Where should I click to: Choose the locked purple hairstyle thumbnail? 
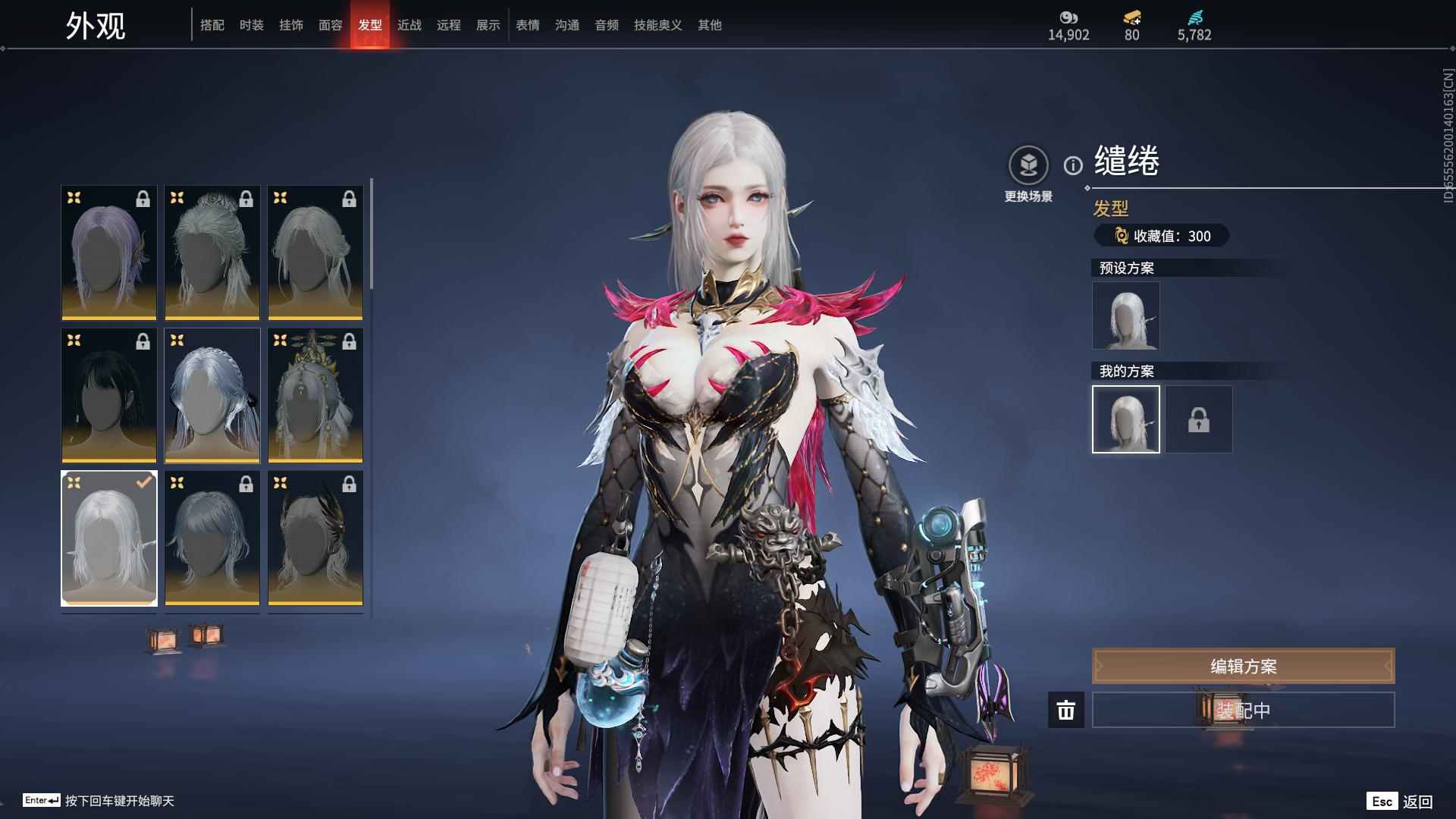(x=109, y=253)
